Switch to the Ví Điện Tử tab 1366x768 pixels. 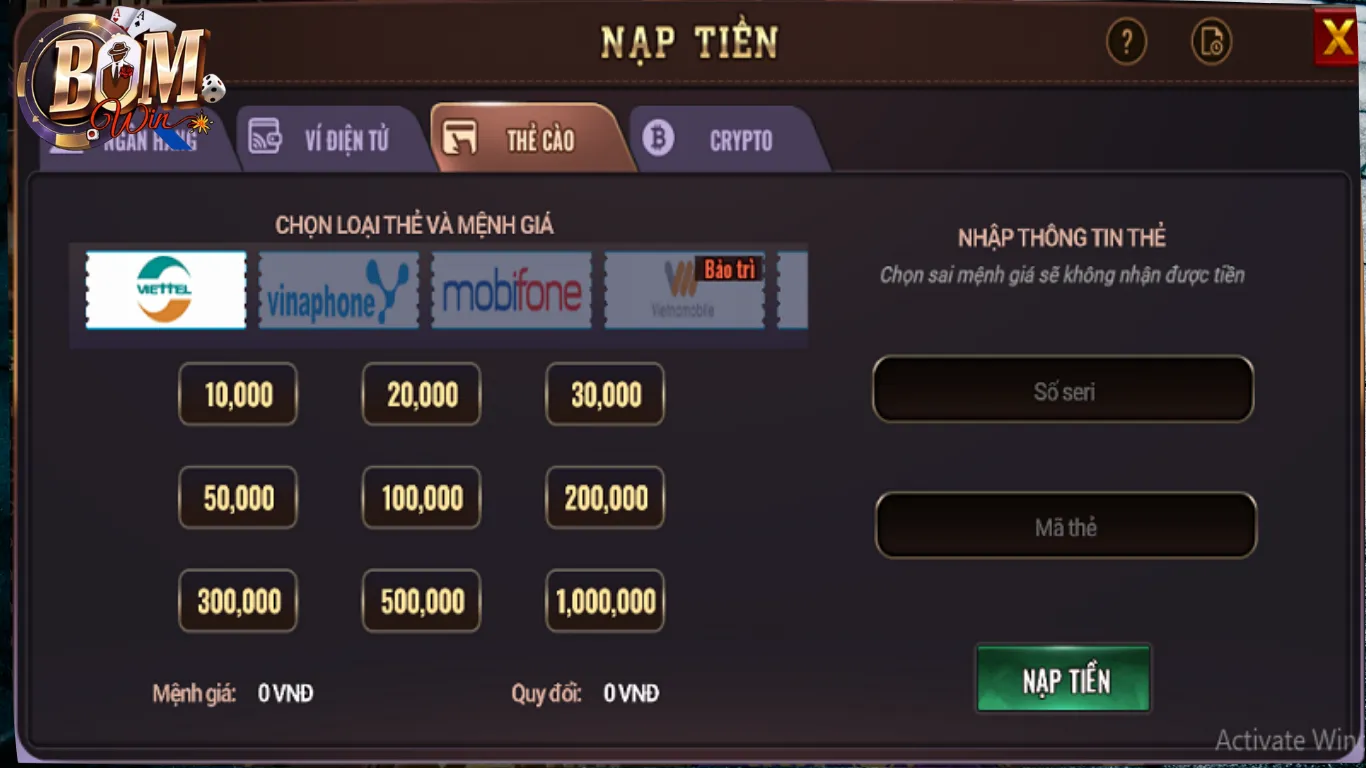tap(347, 139)
